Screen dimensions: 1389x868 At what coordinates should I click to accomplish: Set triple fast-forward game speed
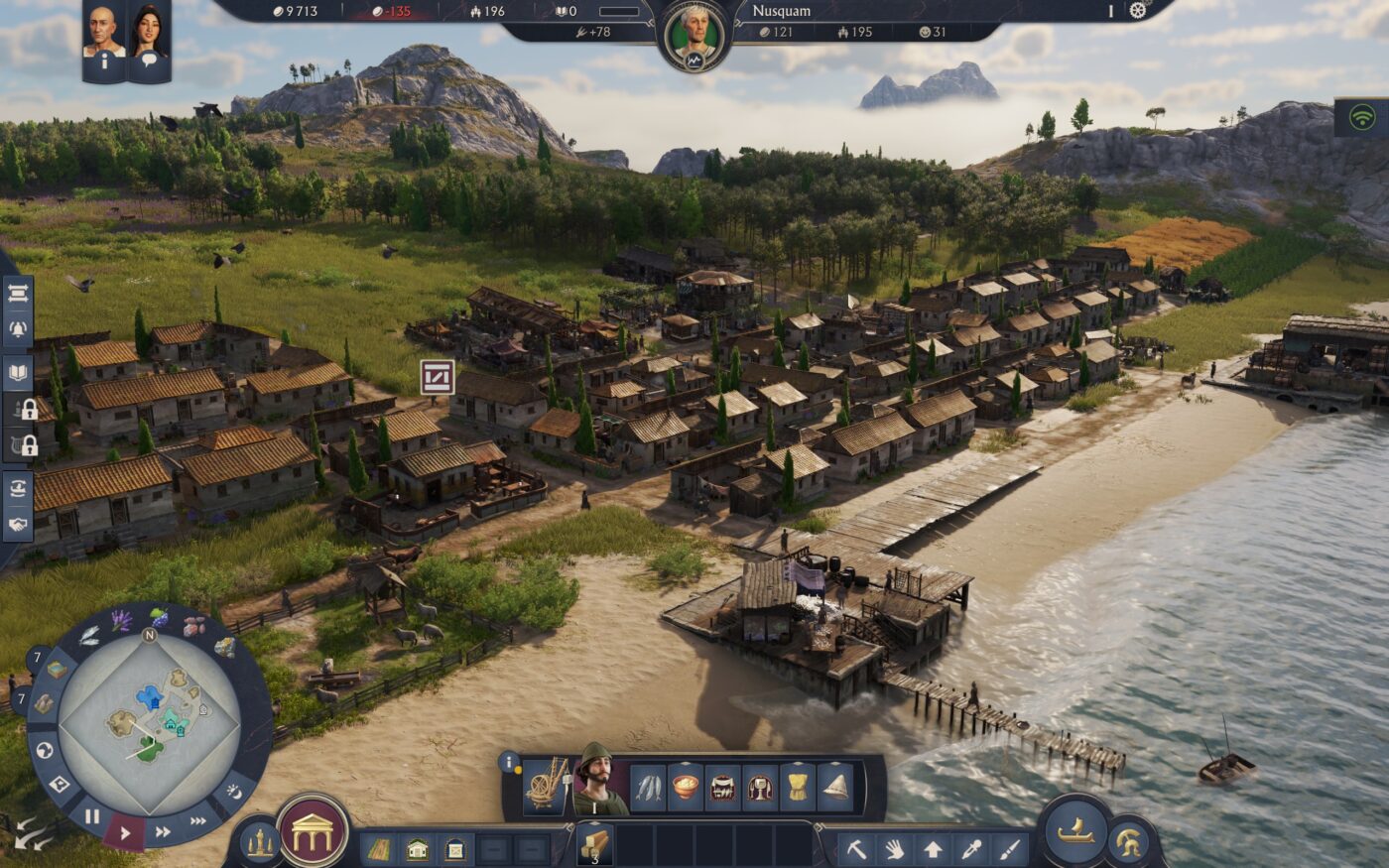[x=198, y=820]
